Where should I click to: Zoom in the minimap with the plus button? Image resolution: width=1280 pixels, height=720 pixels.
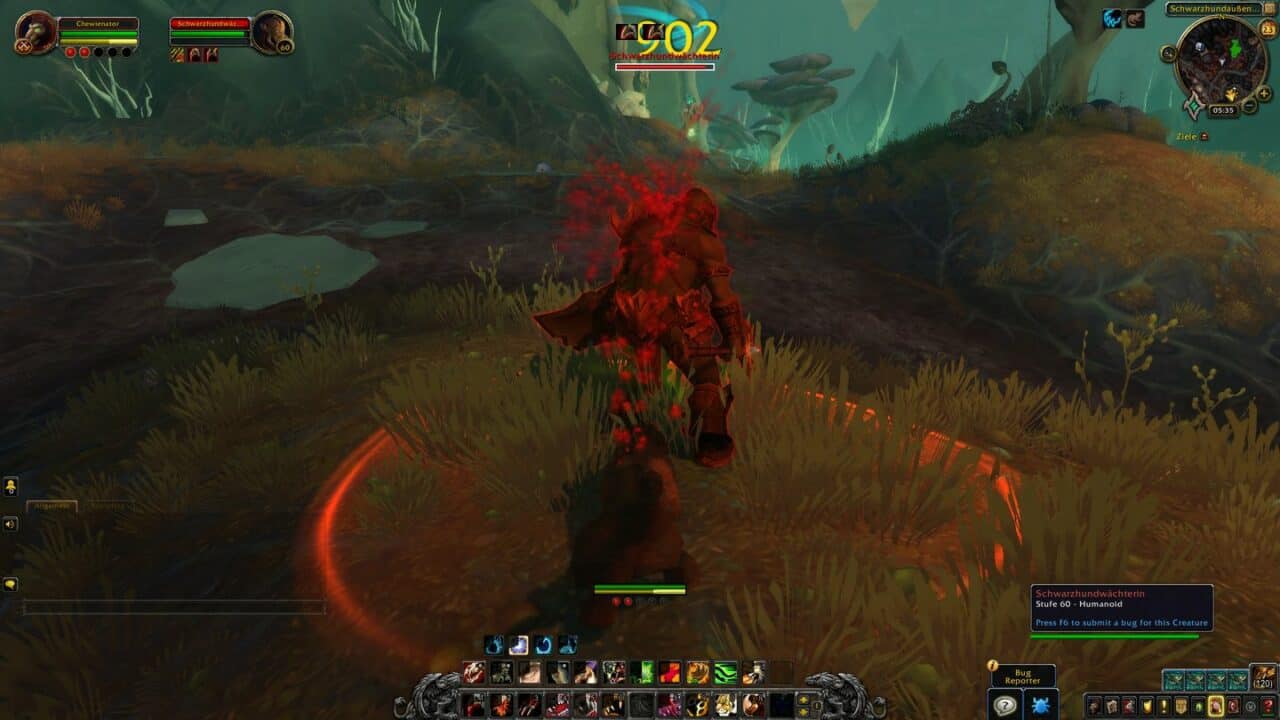(x=1263, y=93)
